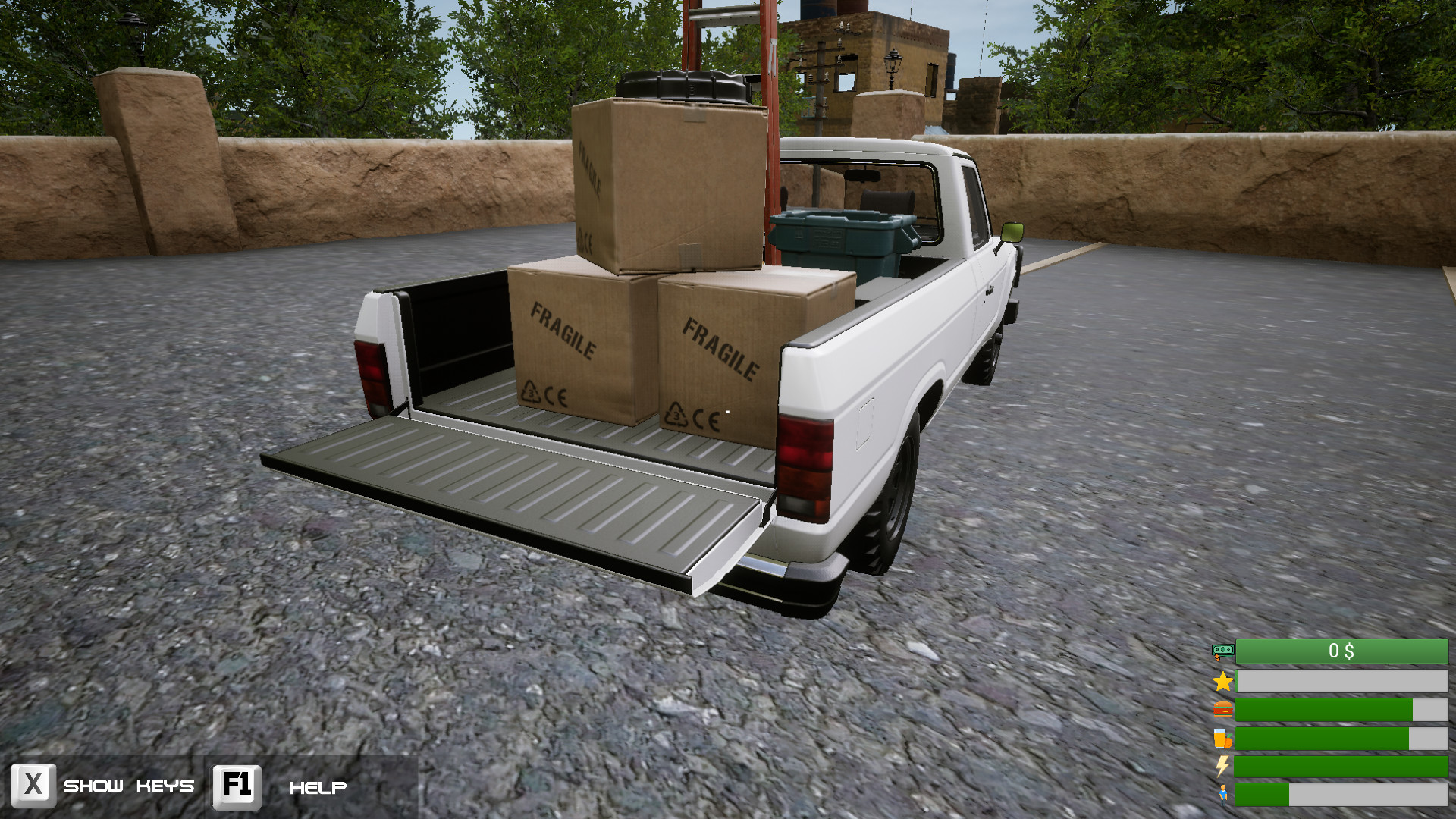
Task: Click the F1 keyboard key icon
Action: pos(235,786)
